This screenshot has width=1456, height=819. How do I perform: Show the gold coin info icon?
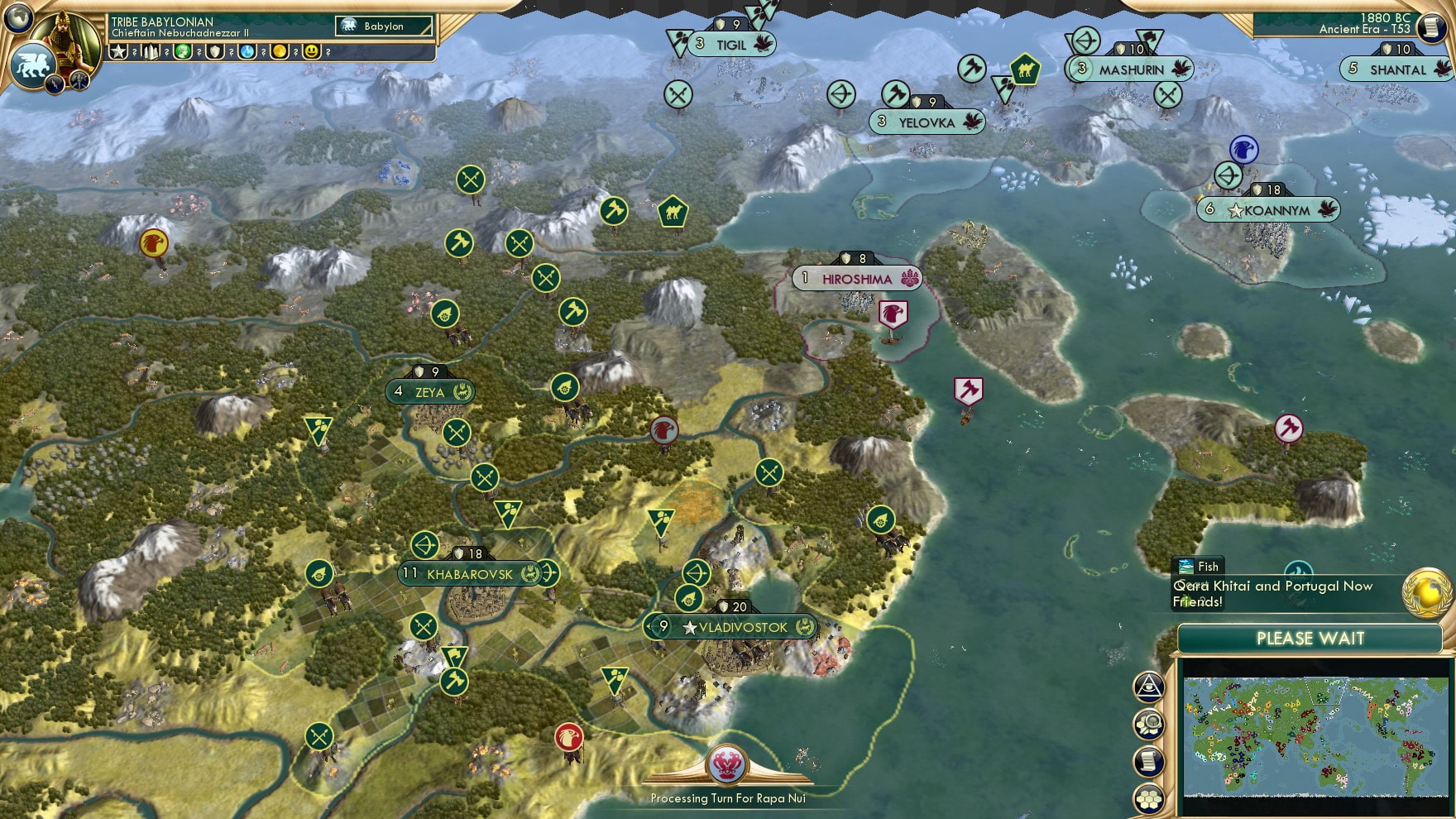tap(280, 51)
